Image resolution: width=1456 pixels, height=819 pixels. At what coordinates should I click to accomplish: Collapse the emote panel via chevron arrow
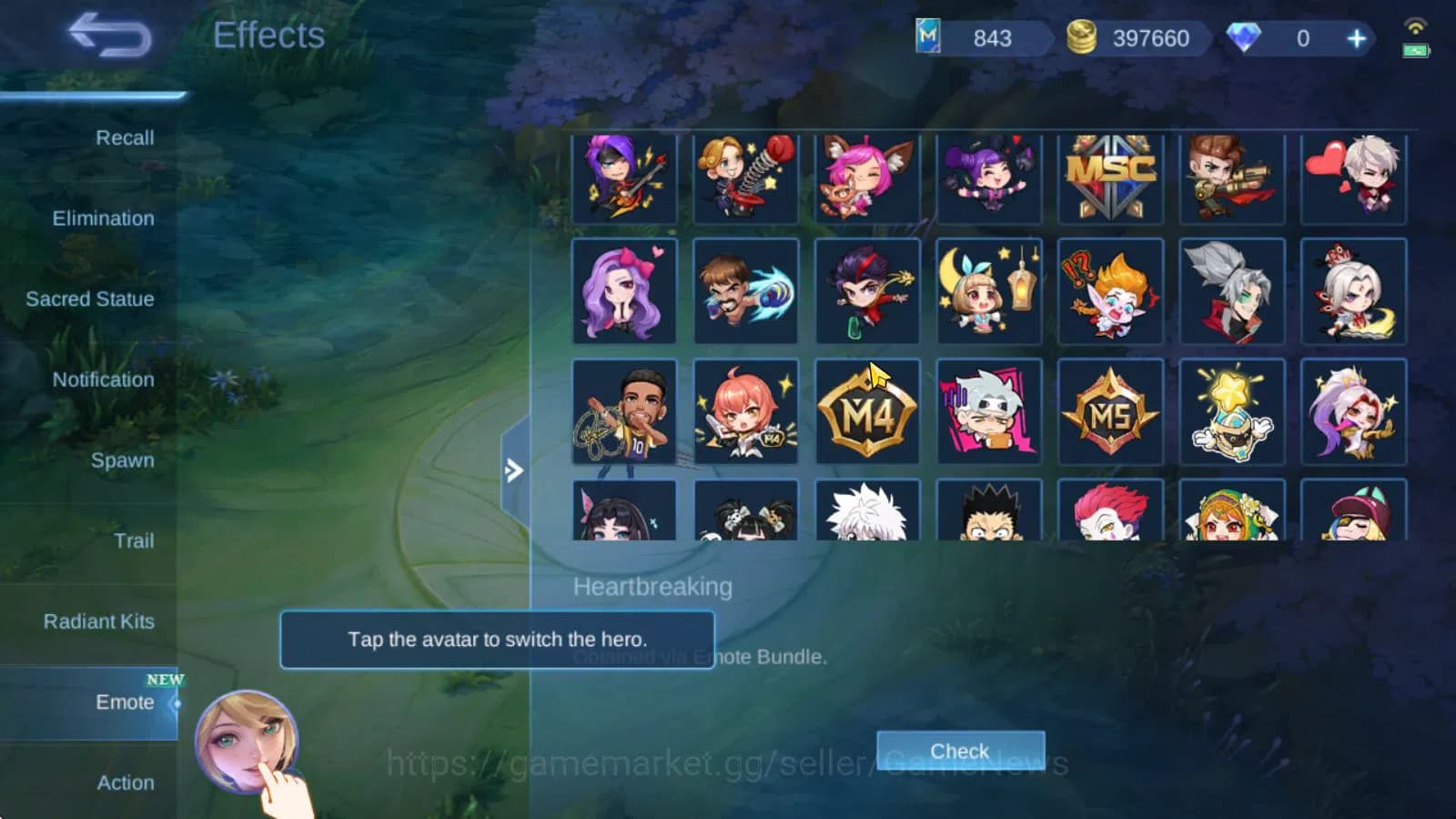click(515, 470)
